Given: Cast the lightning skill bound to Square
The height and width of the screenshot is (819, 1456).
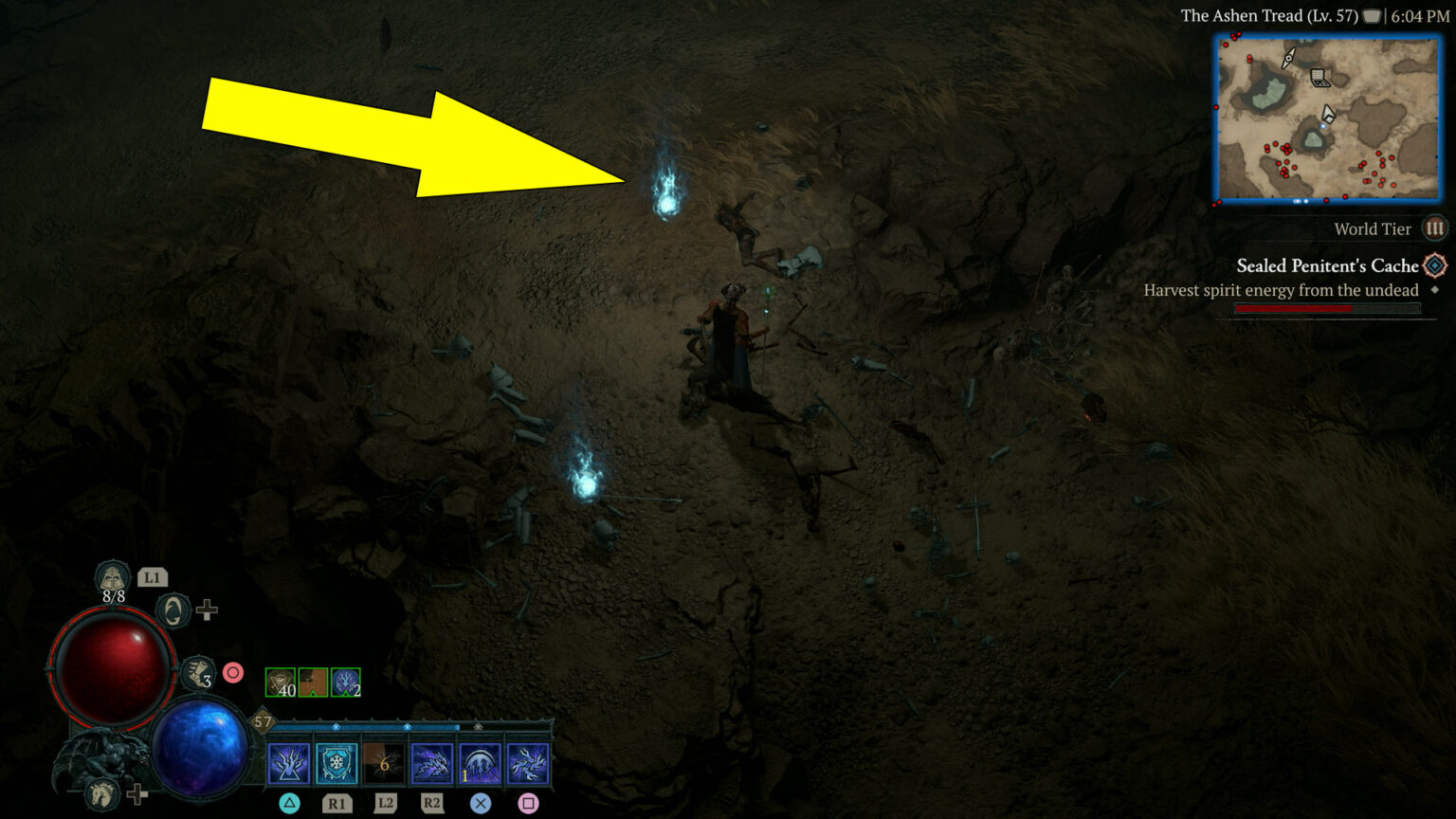Looking at the screenshot, I should [526, 760].
